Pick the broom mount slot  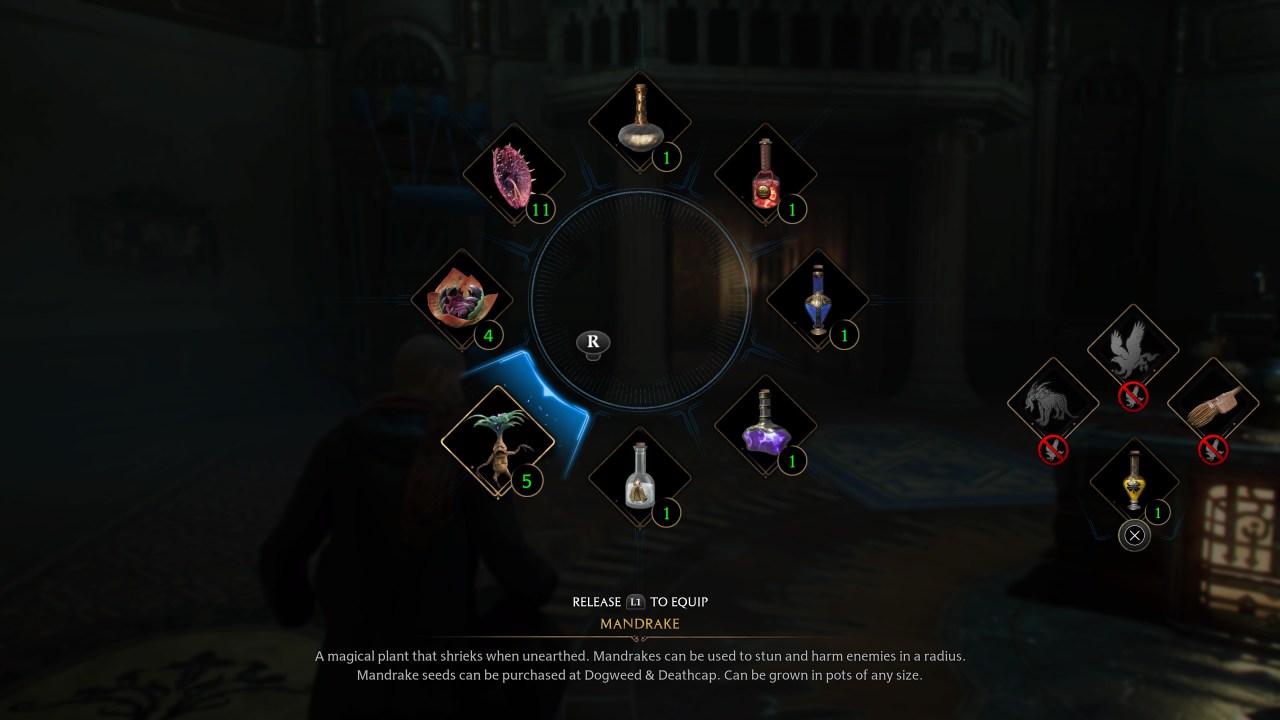pyautogui.click(x=1213, y=400)
